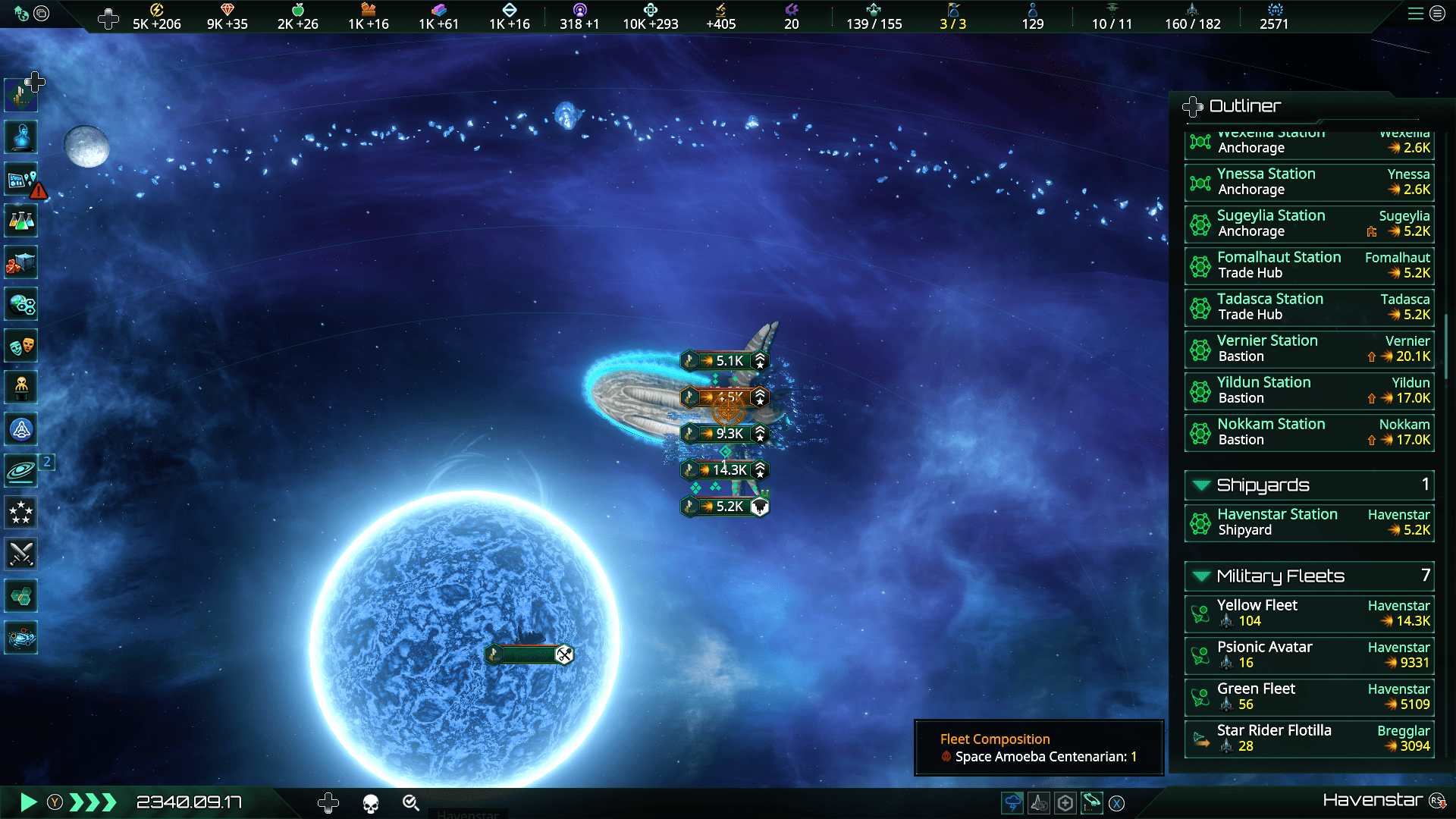This screenshot has height=819, width=1456.
Task: Toggle the fleet icons map mode
Action: click(1038, 802)
